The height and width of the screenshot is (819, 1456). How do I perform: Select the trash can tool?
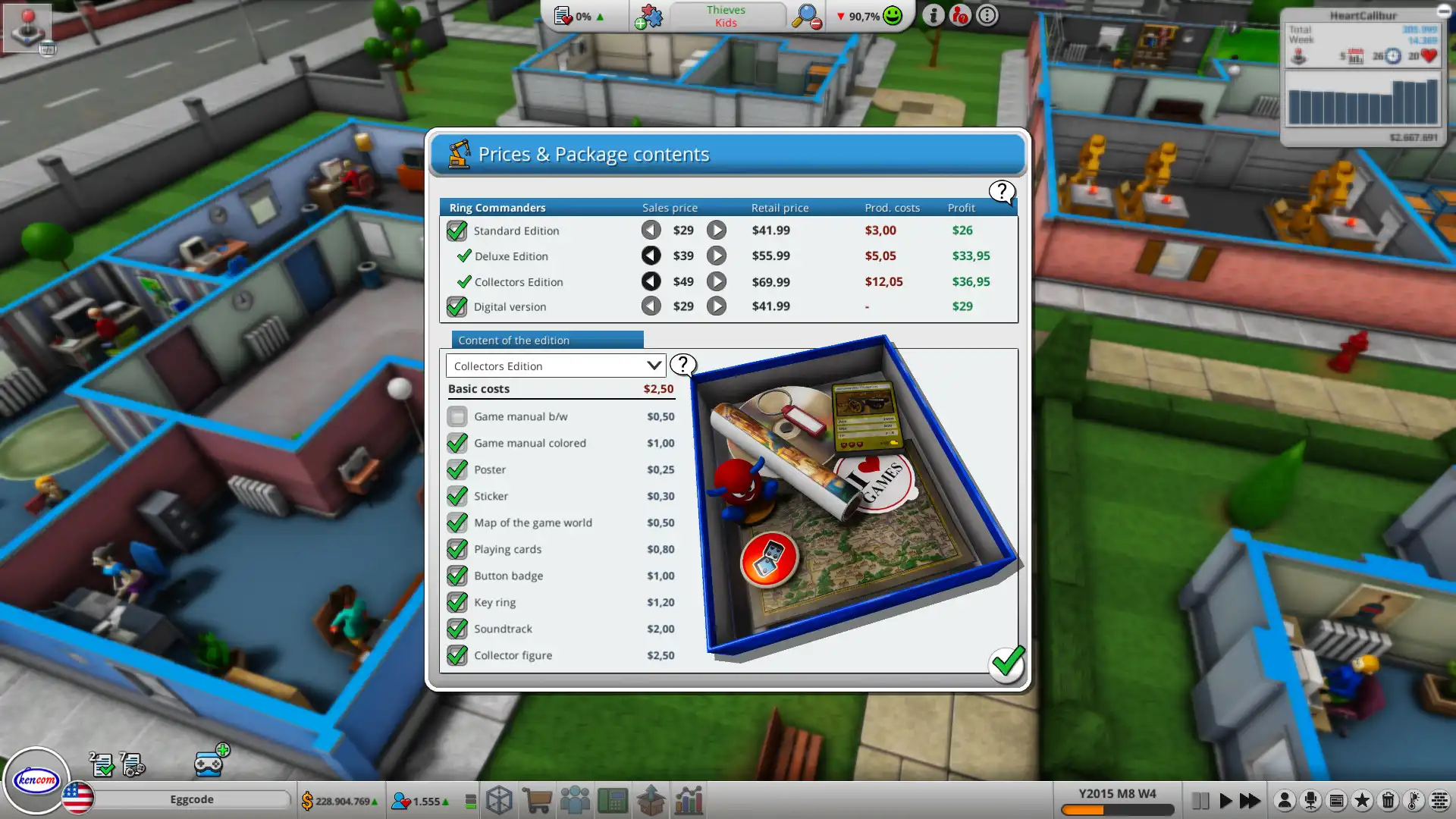pos(1388,799)
